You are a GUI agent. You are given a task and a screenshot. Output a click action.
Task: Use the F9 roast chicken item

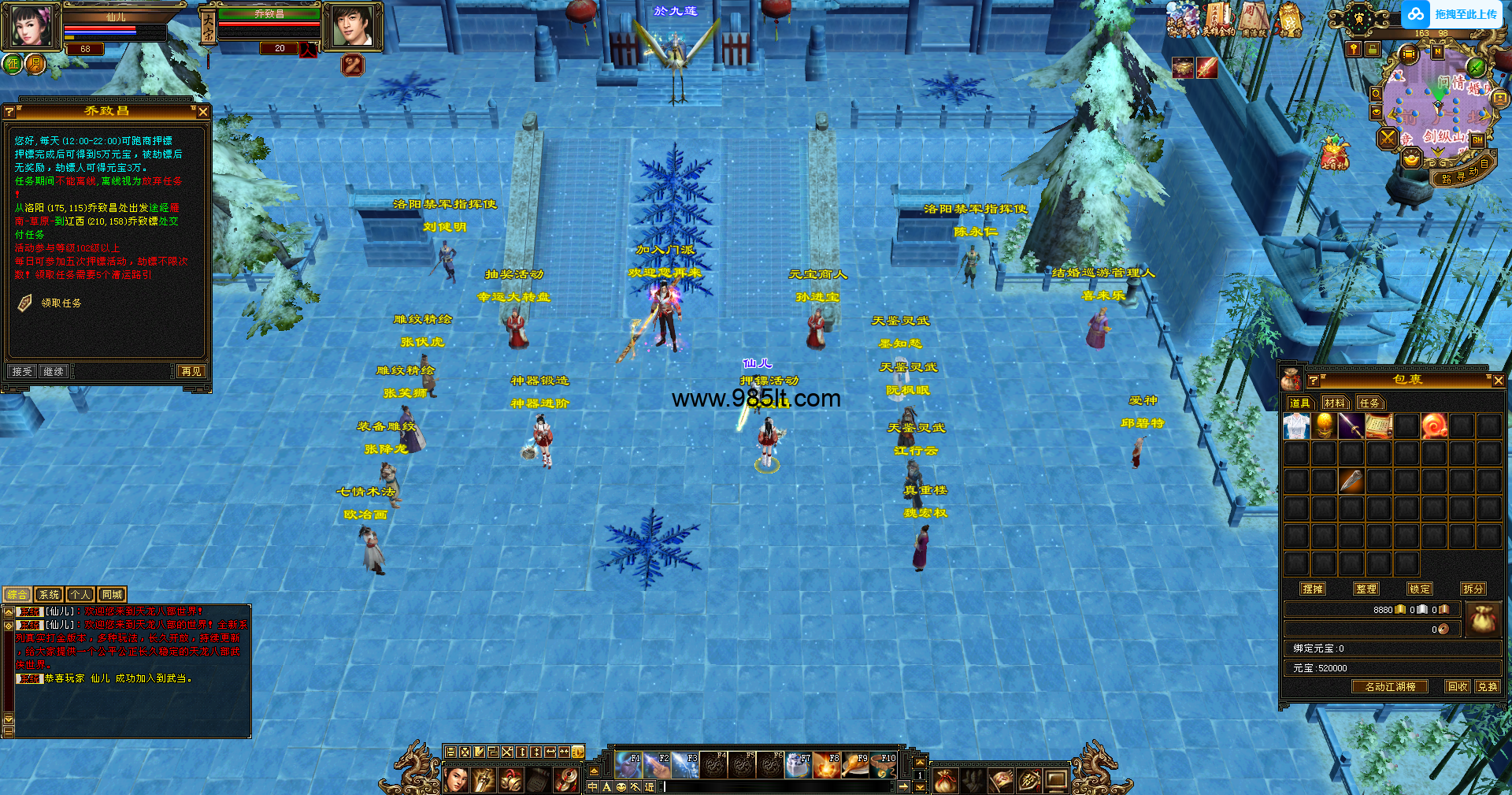(855, 765)
